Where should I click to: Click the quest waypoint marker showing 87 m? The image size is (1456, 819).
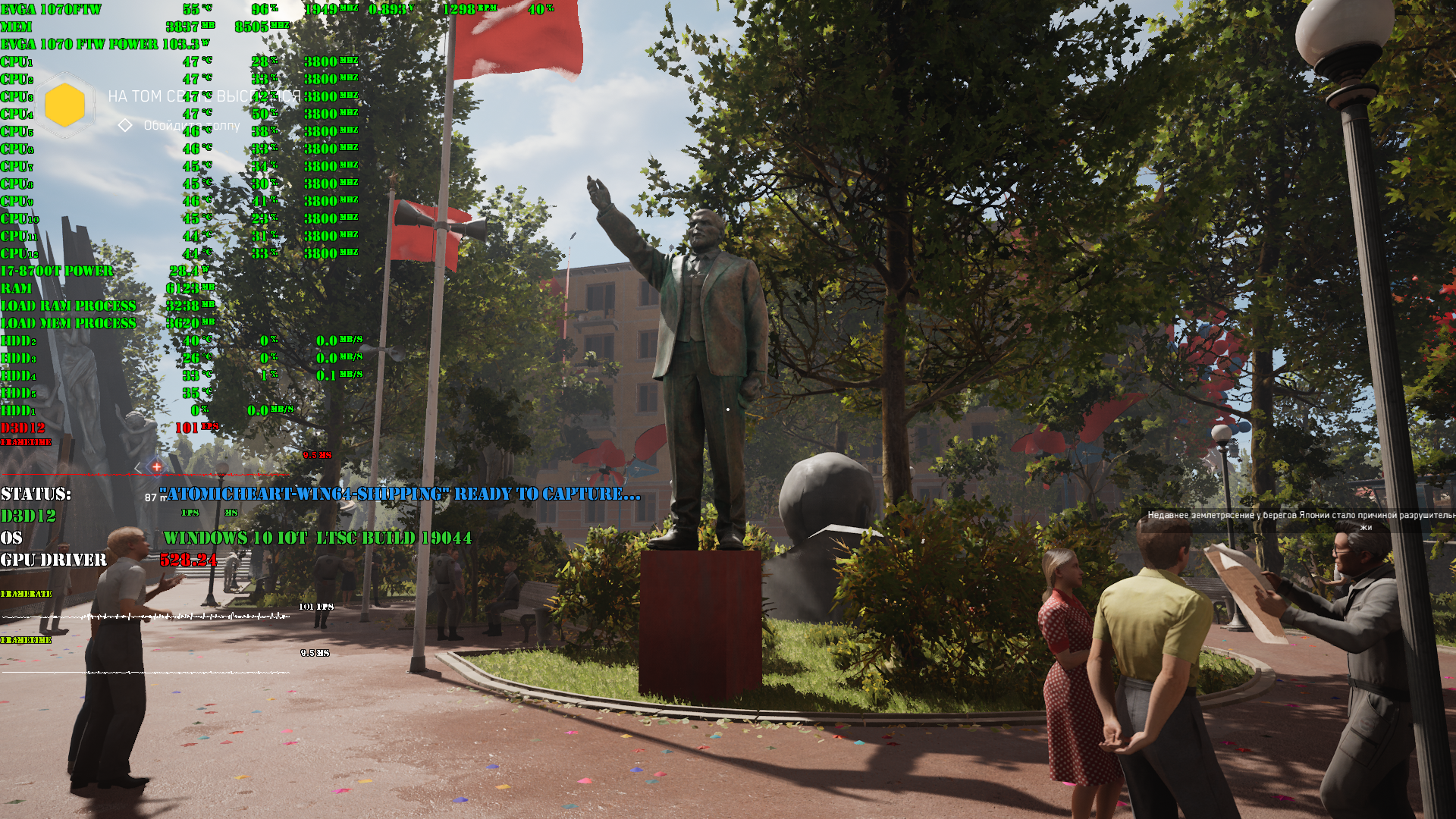tap(156, 467)
